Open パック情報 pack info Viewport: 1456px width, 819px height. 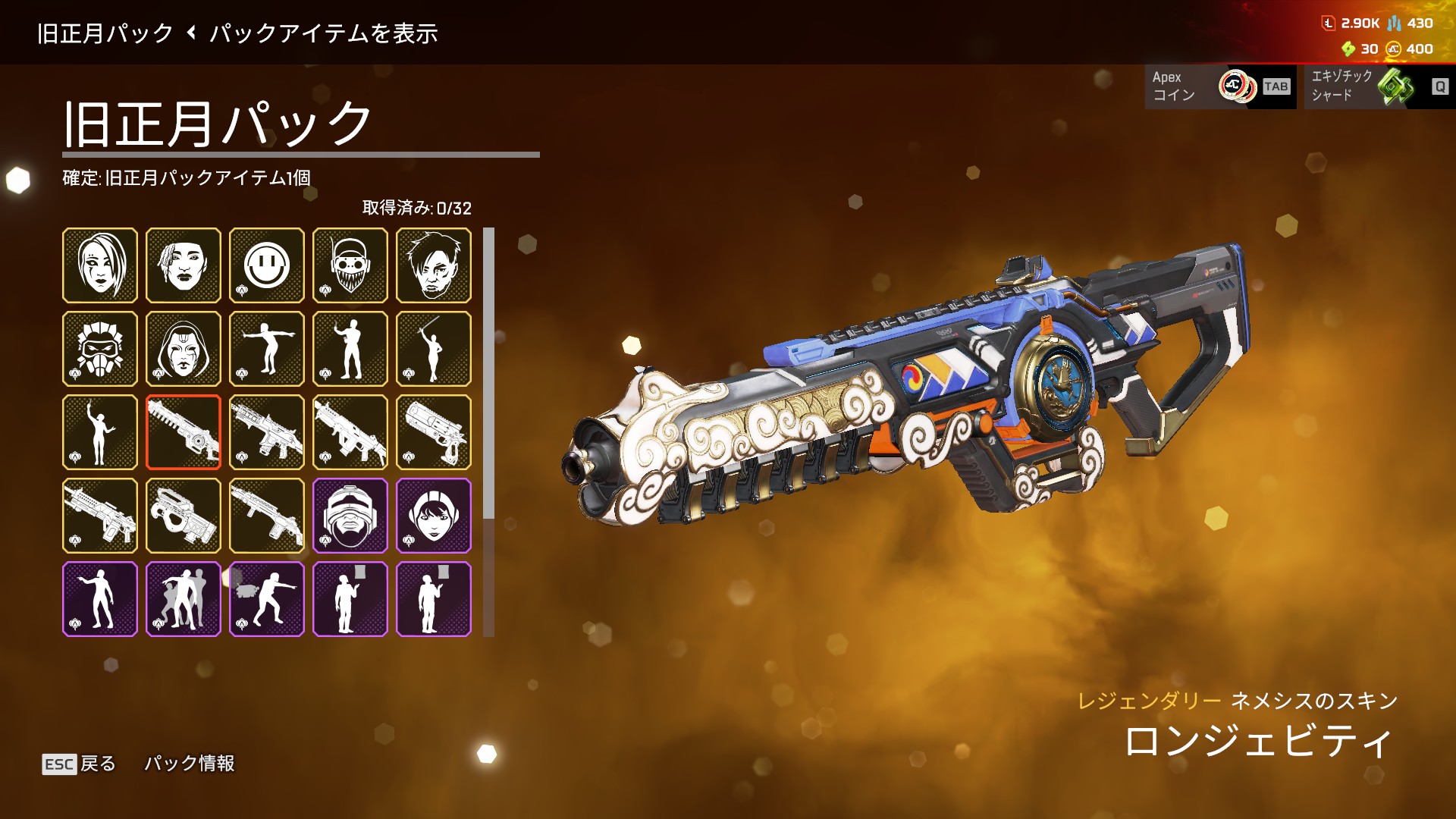[x=190, y=764]
